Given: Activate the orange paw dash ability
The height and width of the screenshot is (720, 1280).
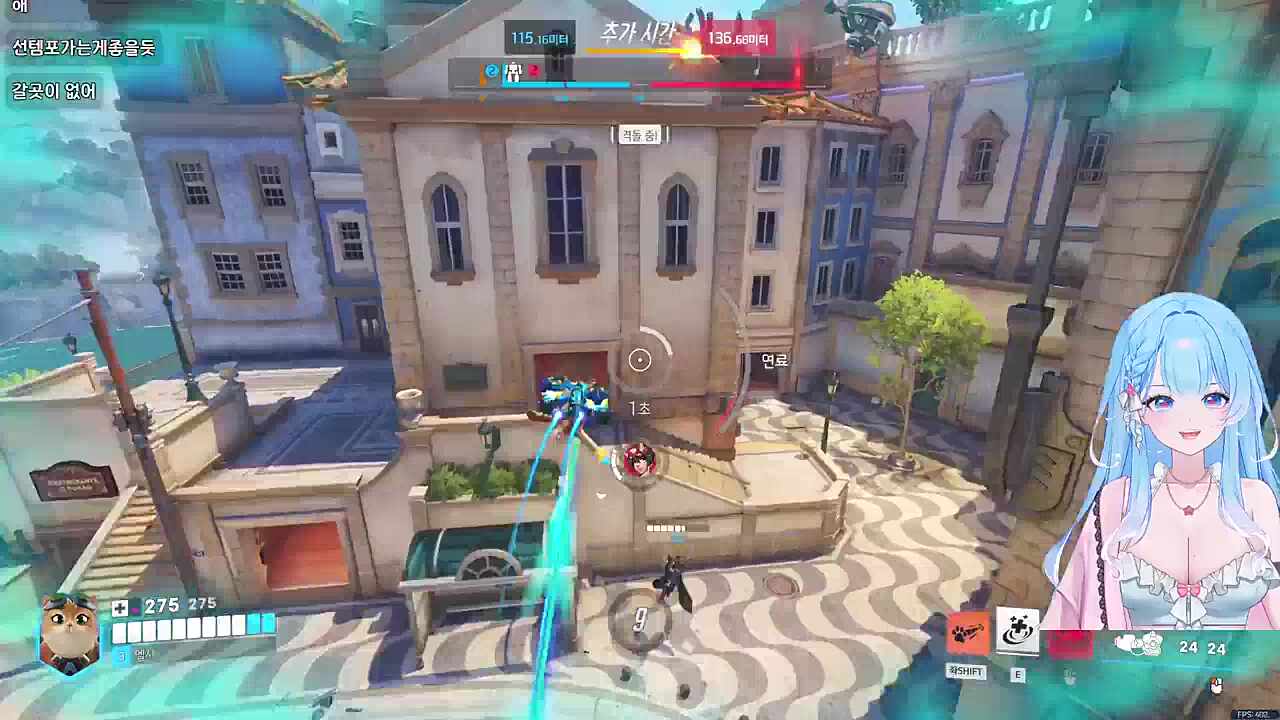Looking at the screenshot, I should (968, 634).
